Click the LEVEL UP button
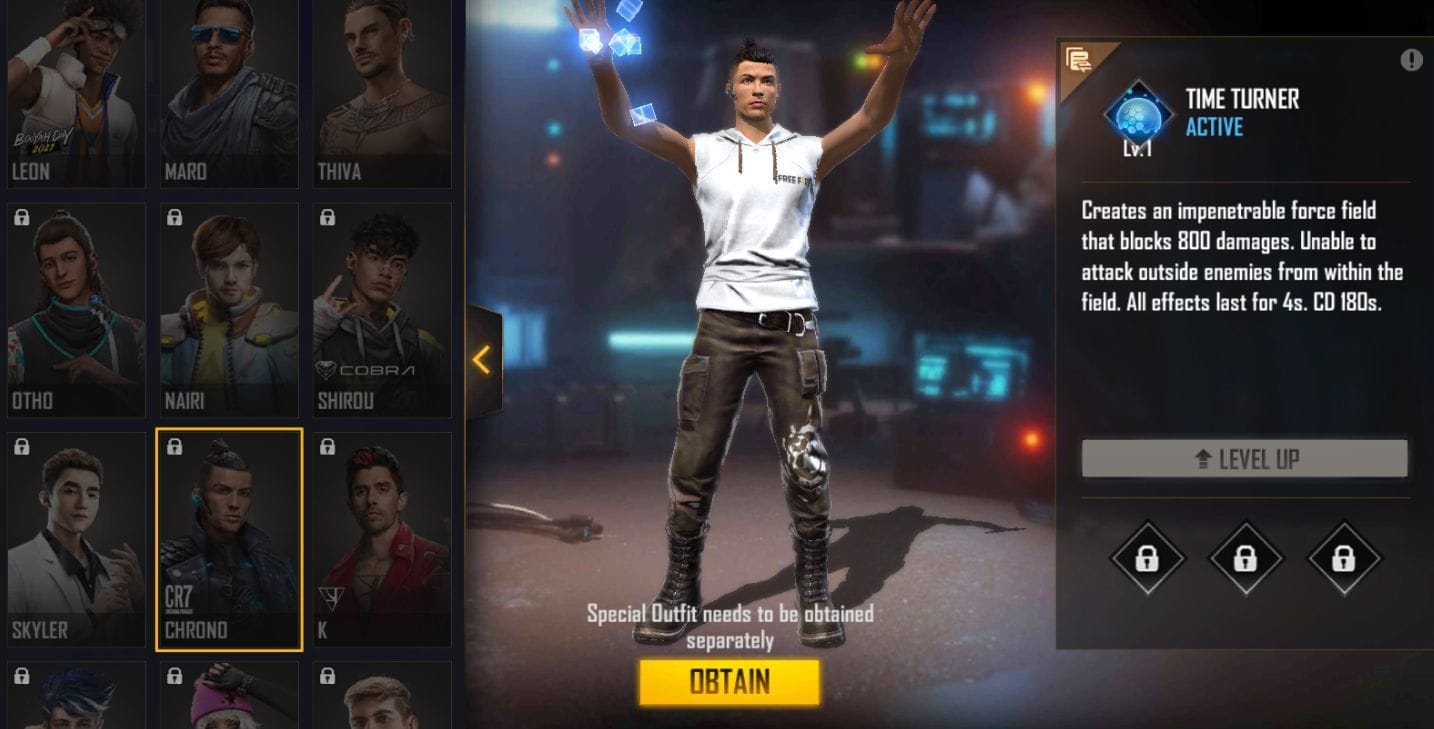This screenshot has width=1434, height=729. tap(1245, 459)
